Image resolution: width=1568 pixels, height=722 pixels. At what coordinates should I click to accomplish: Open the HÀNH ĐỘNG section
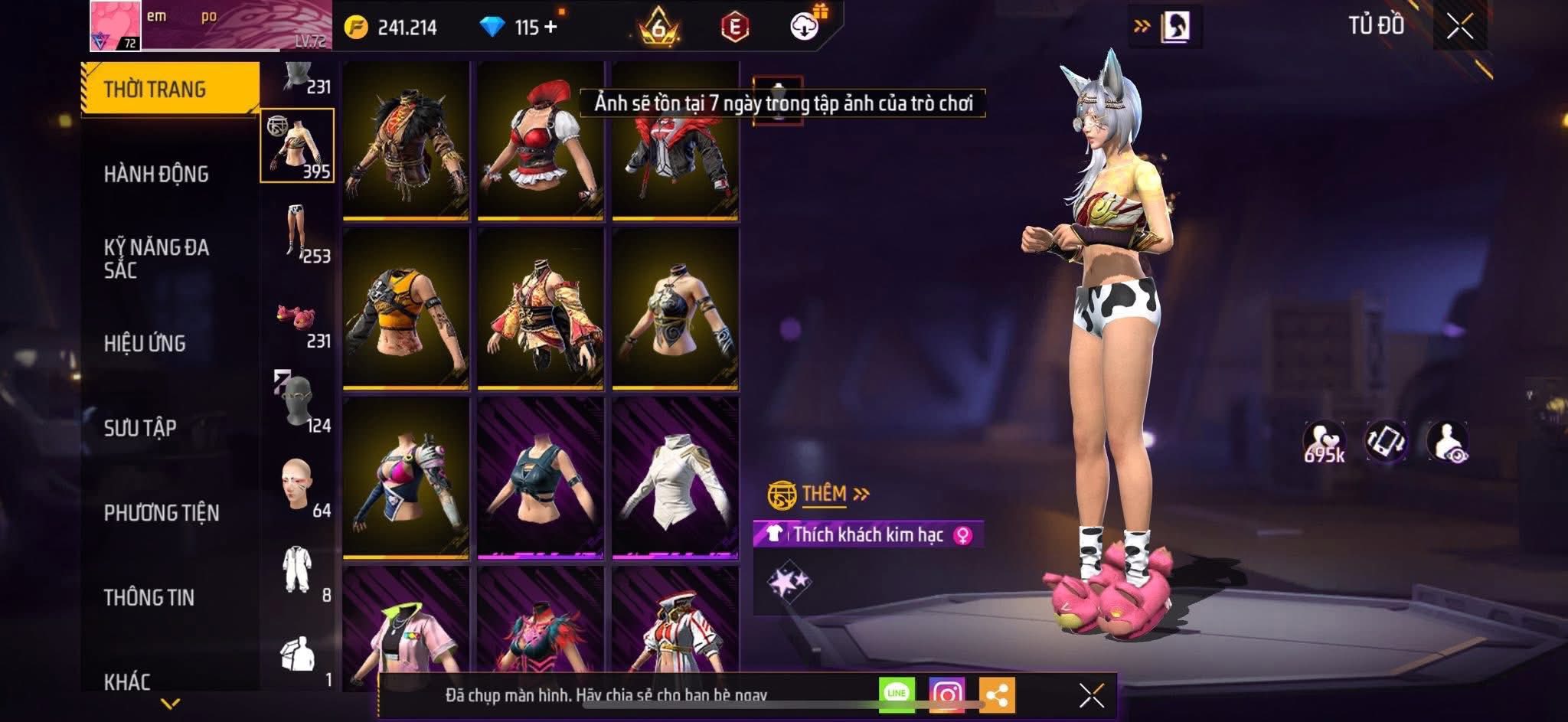click(156, 175)
